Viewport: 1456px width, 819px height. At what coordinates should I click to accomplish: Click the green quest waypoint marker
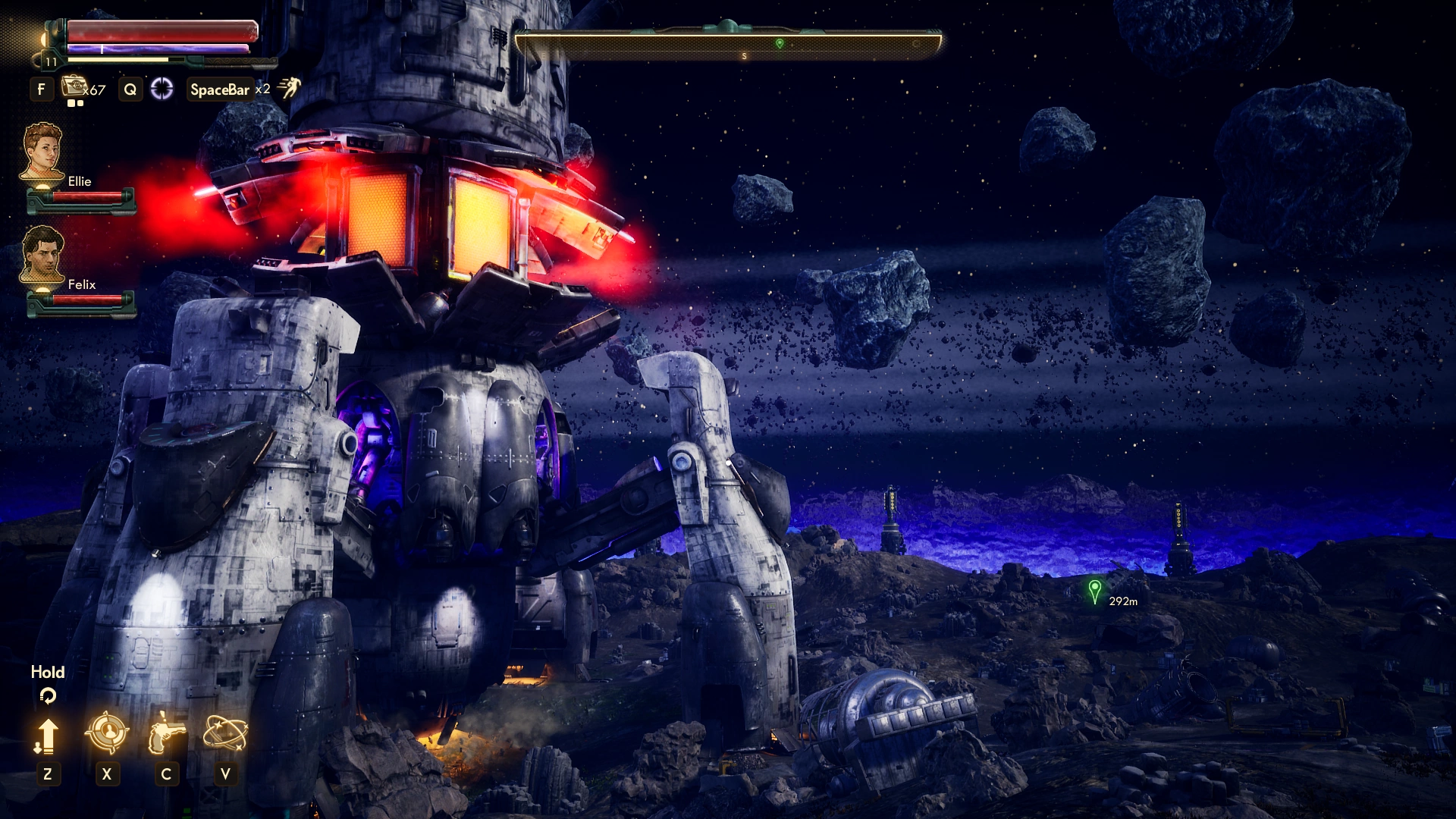[x=1094, y=590]
